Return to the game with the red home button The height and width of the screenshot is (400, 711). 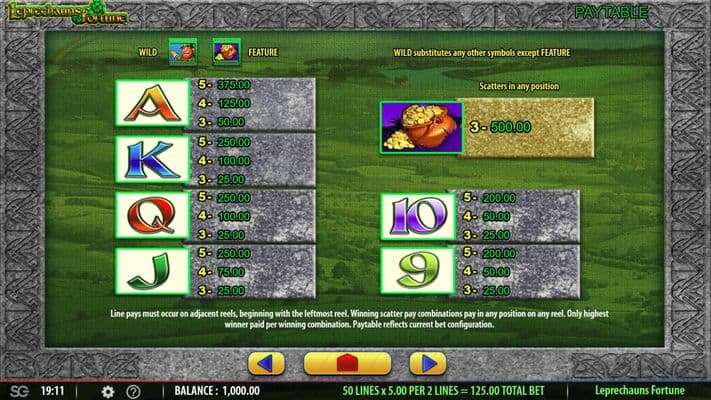(x=347, y=363)
